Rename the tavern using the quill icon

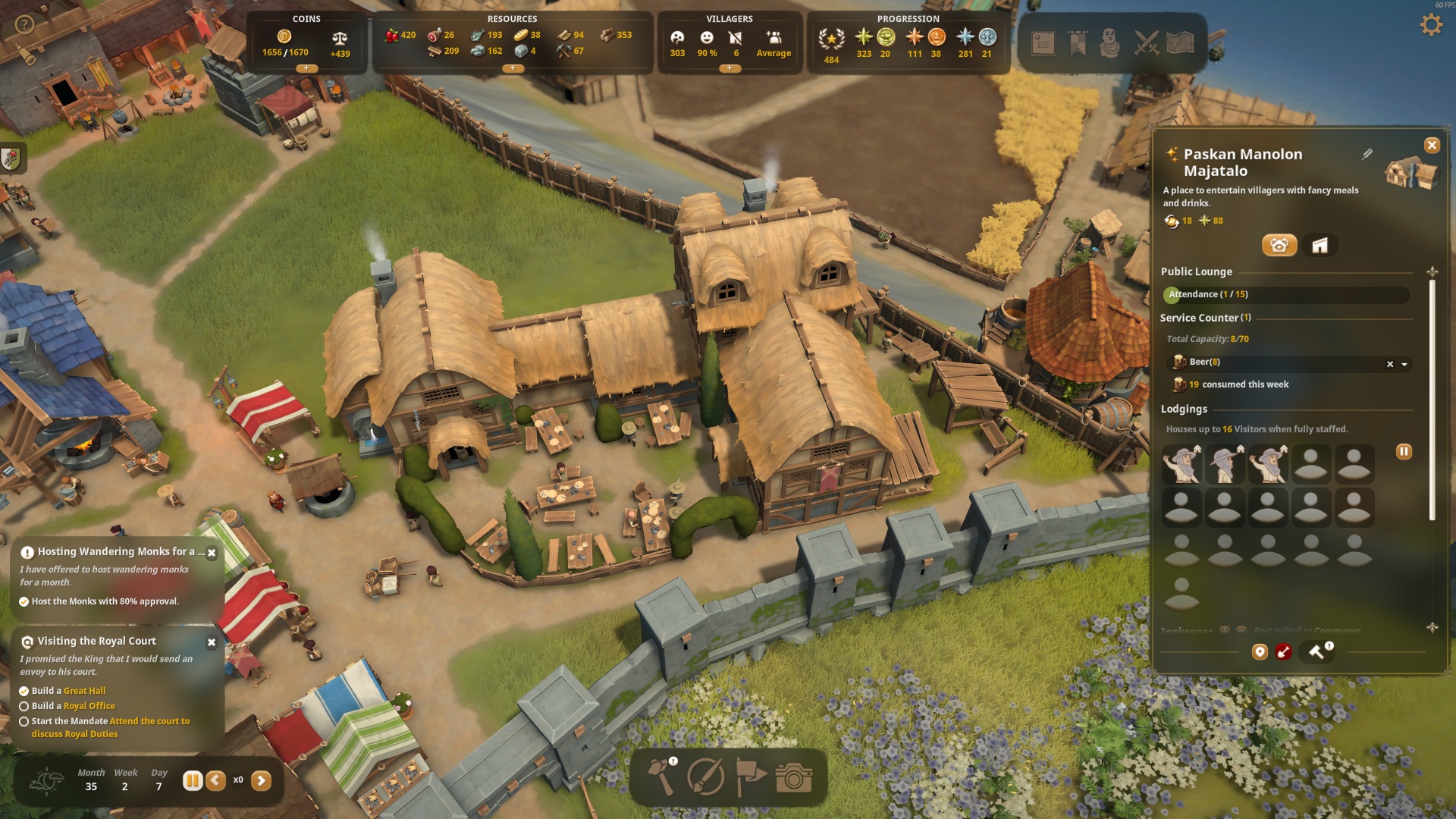pyautogui.click(x=1367, y=154)
